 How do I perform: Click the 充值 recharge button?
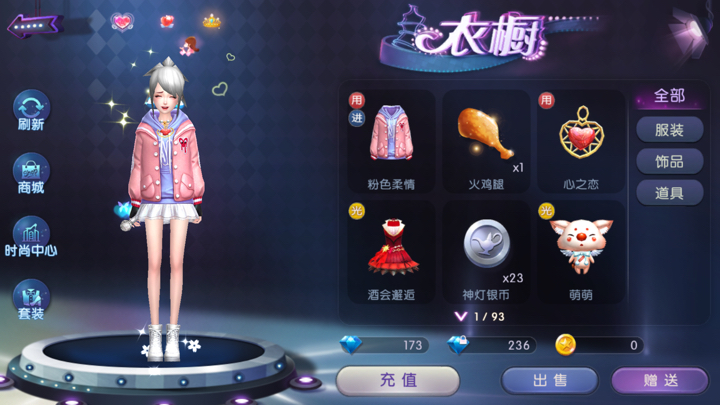398,380
